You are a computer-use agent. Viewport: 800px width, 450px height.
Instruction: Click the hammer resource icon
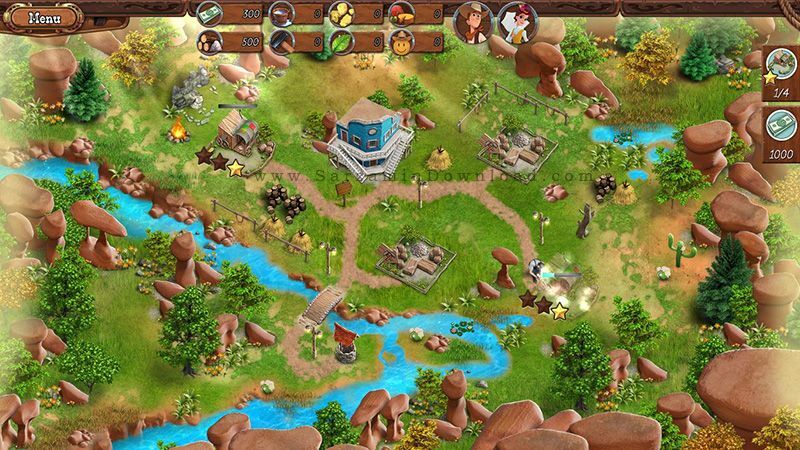[x=282, y=43]
